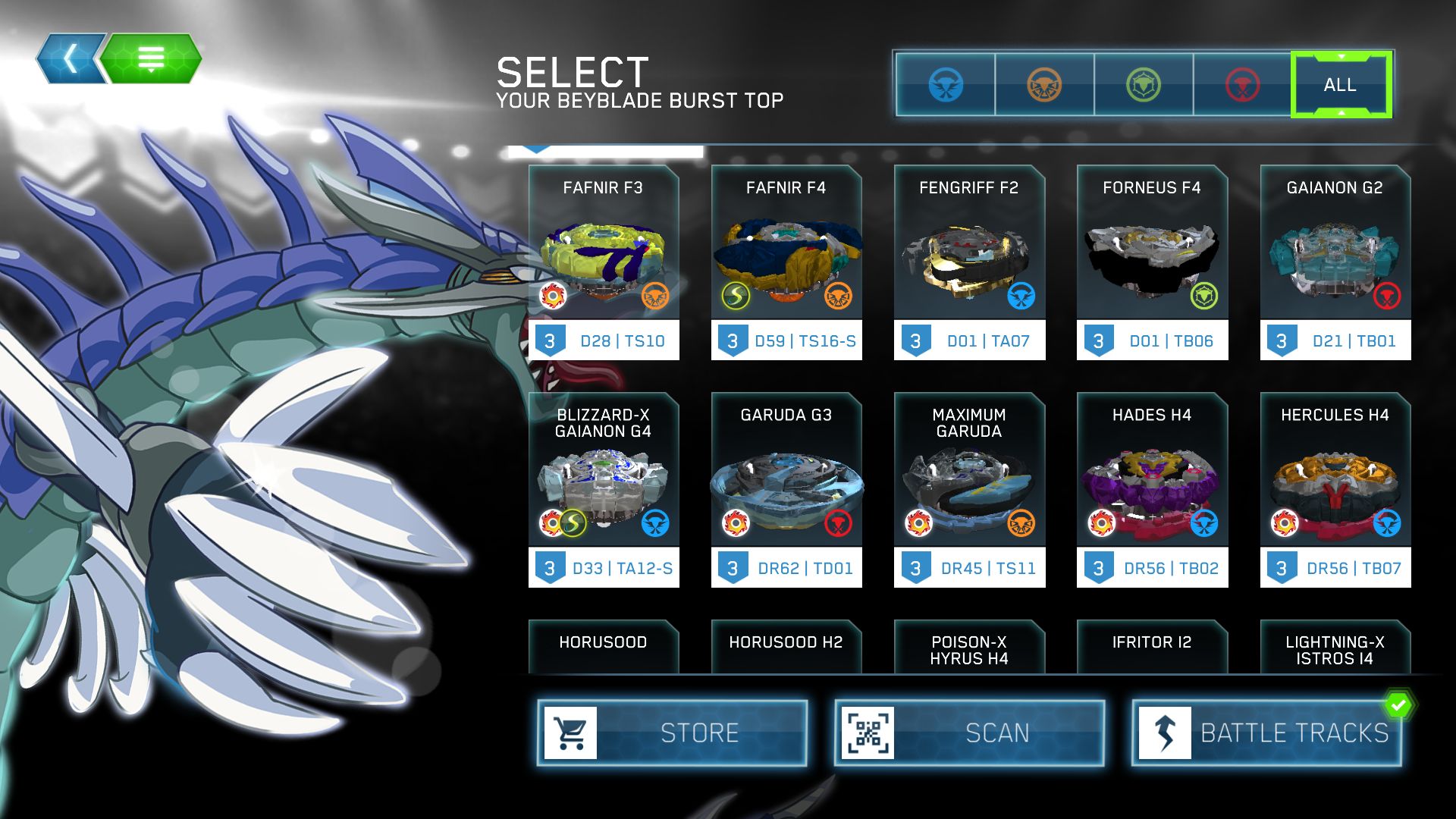Viewport: 1456px width, 819px height.
Task: Open the green hamburger menu
Action: 152,58
